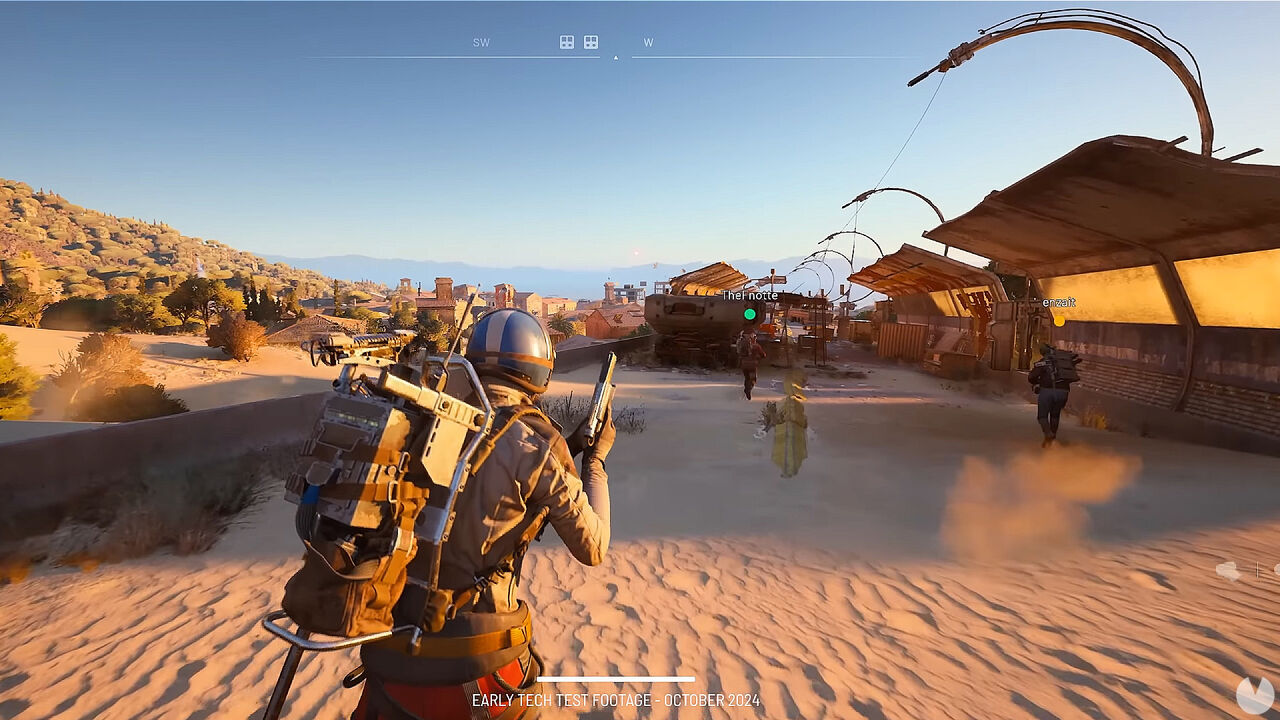The width and height of the screenshot is (1280, 720).
Task: Select the yellow teammate marker below enzaft
Action: click(x=1058, y=319)
